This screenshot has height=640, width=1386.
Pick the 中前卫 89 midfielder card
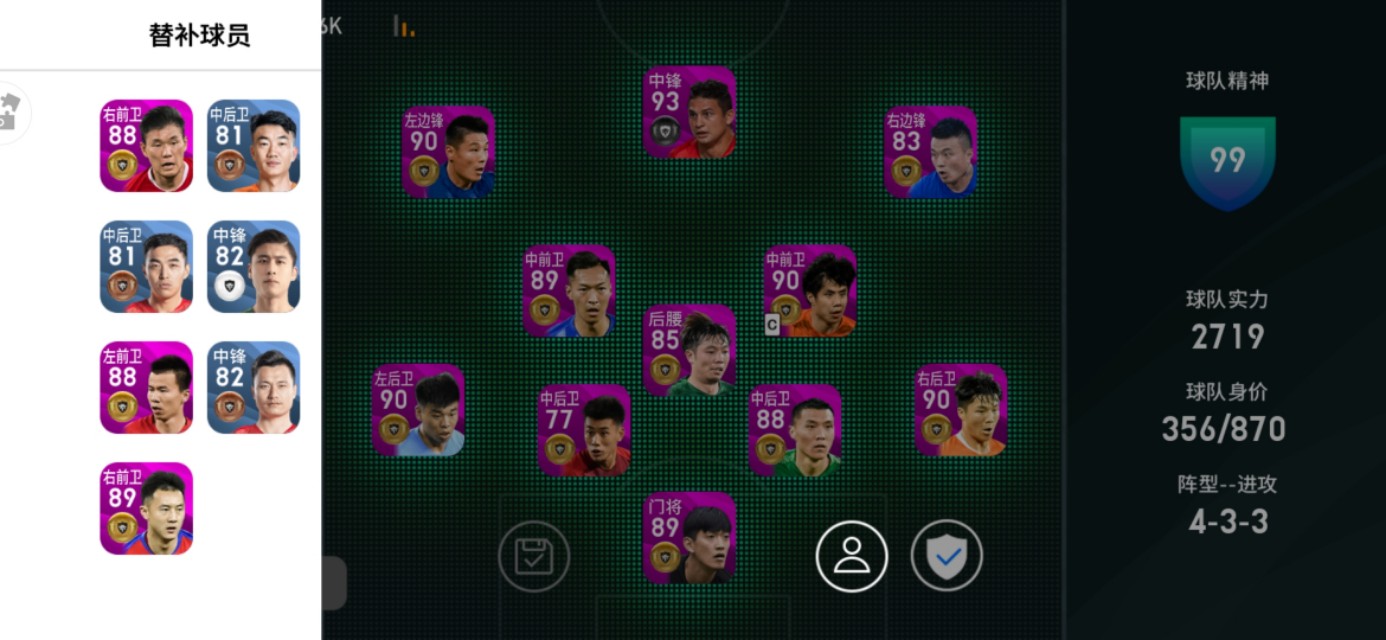[x=569, y=291]
